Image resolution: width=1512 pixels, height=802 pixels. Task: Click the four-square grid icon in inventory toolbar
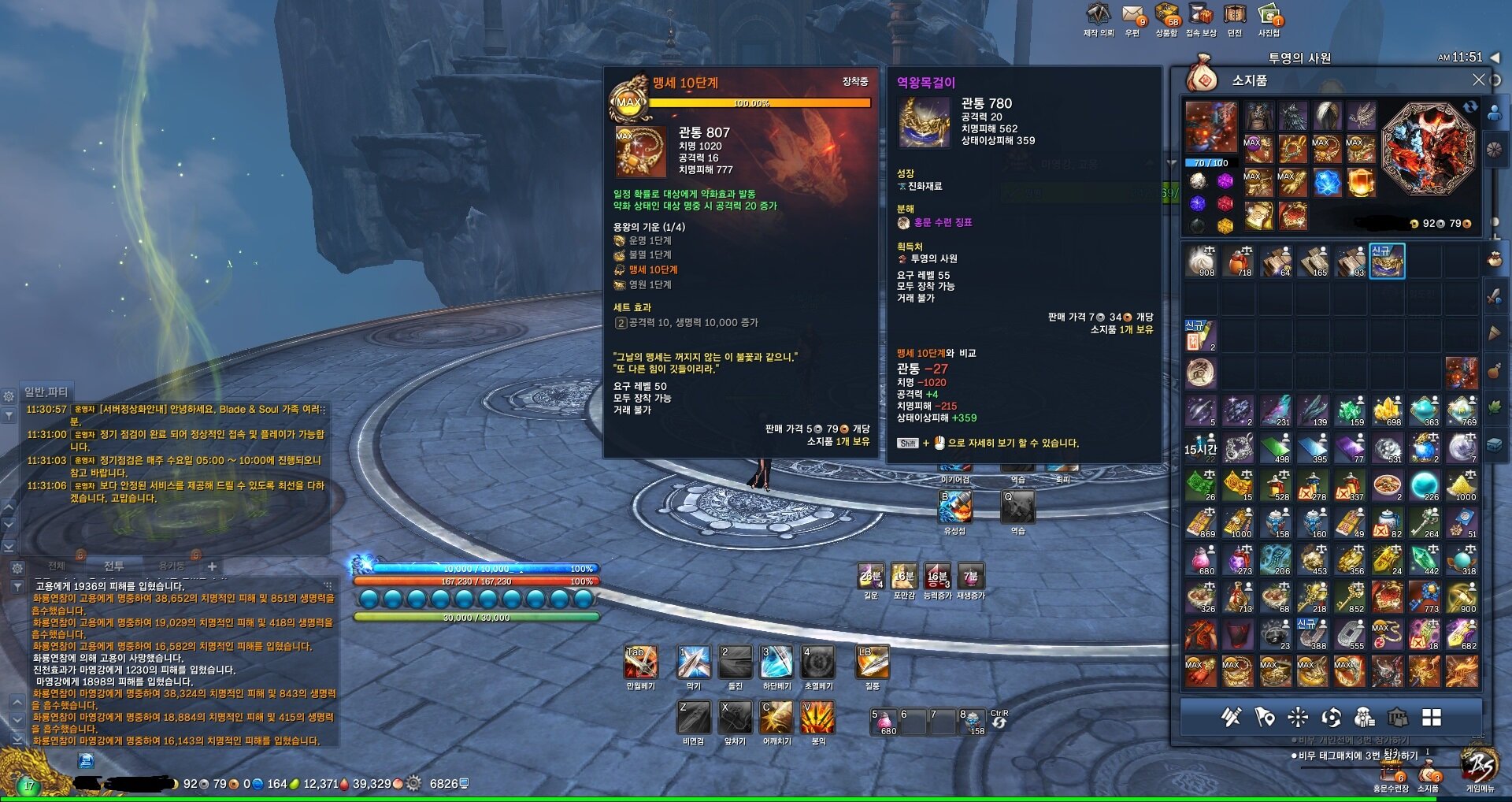(x=1431, y=717)
